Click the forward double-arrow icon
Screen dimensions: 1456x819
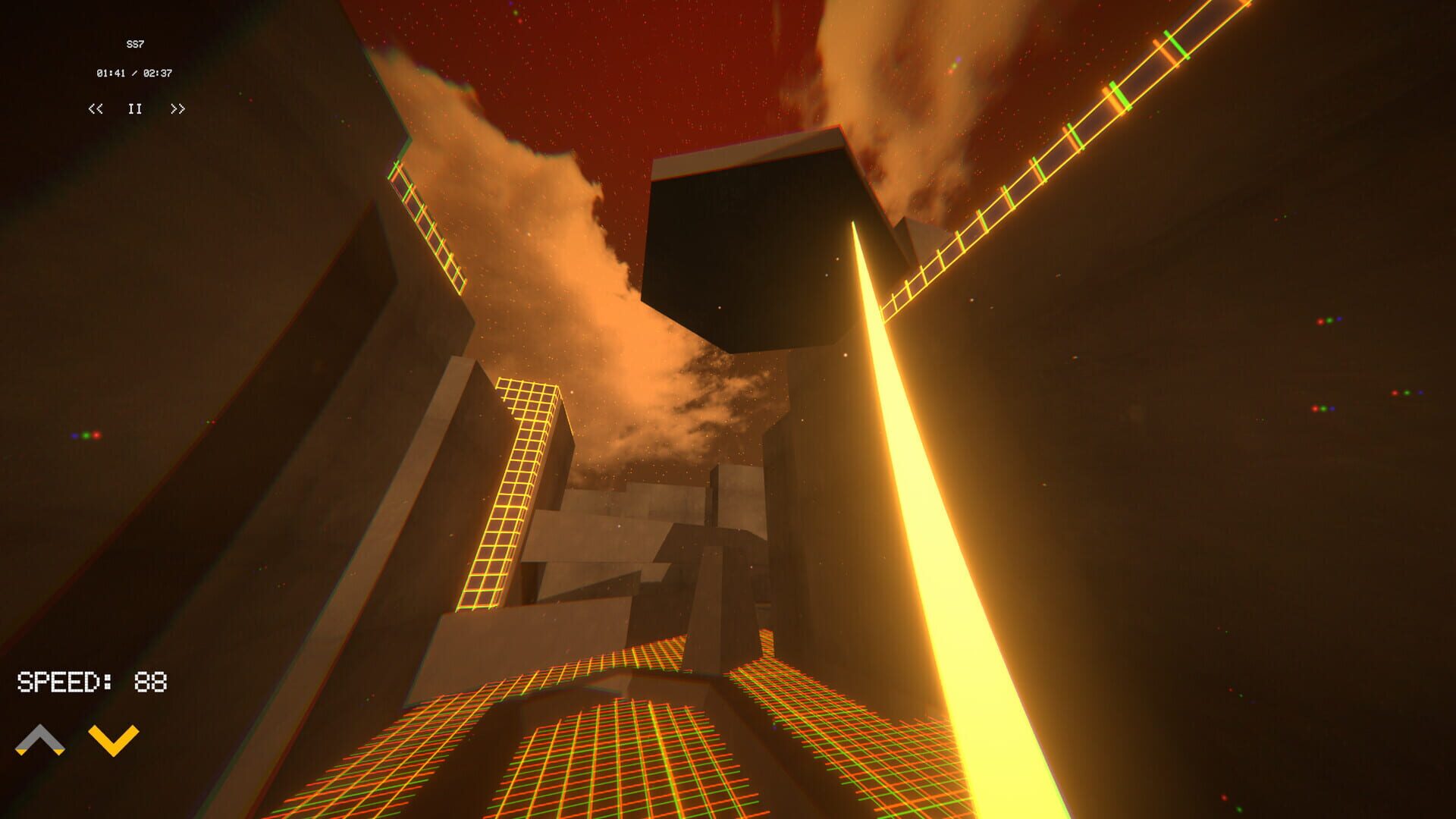pyautogui.click(x=179, y=109)
